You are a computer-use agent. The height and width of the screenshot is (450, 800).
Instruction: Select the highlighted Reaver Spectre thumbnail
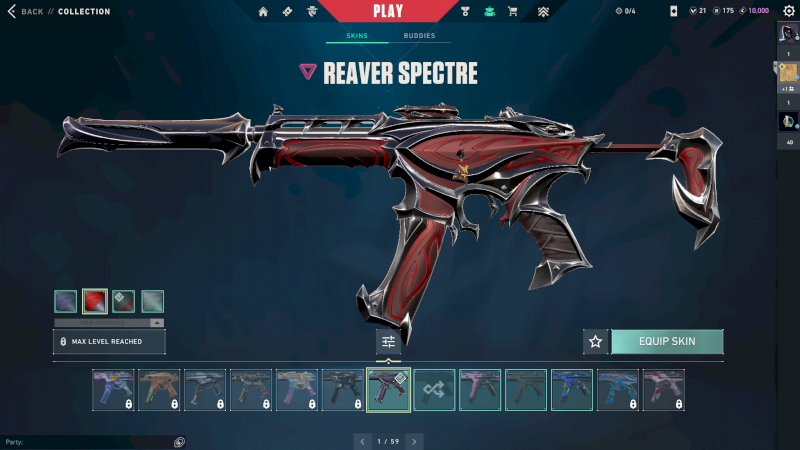pos(389,390)
